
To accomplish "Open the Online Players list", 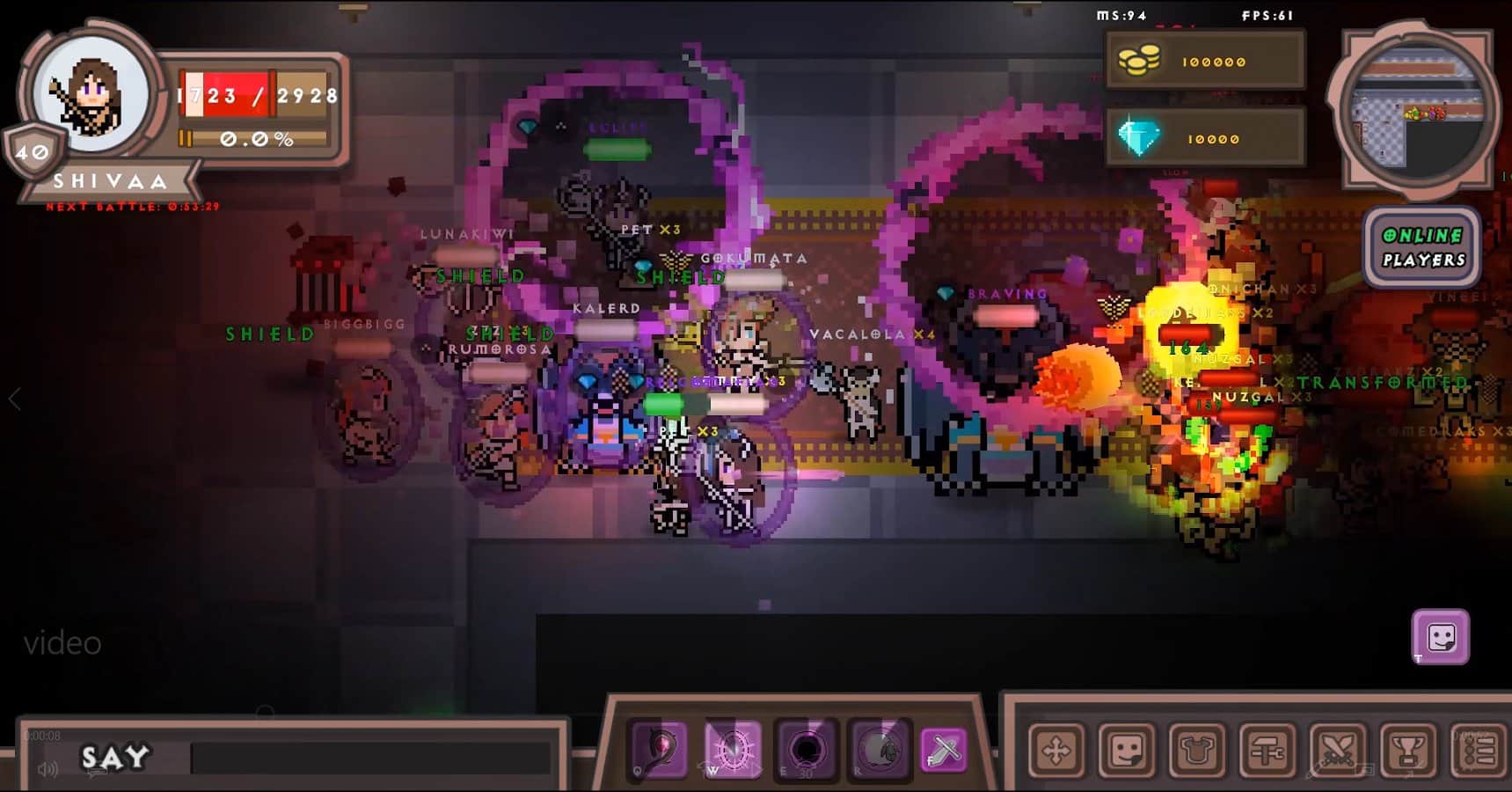I will tap(1421, 246).
